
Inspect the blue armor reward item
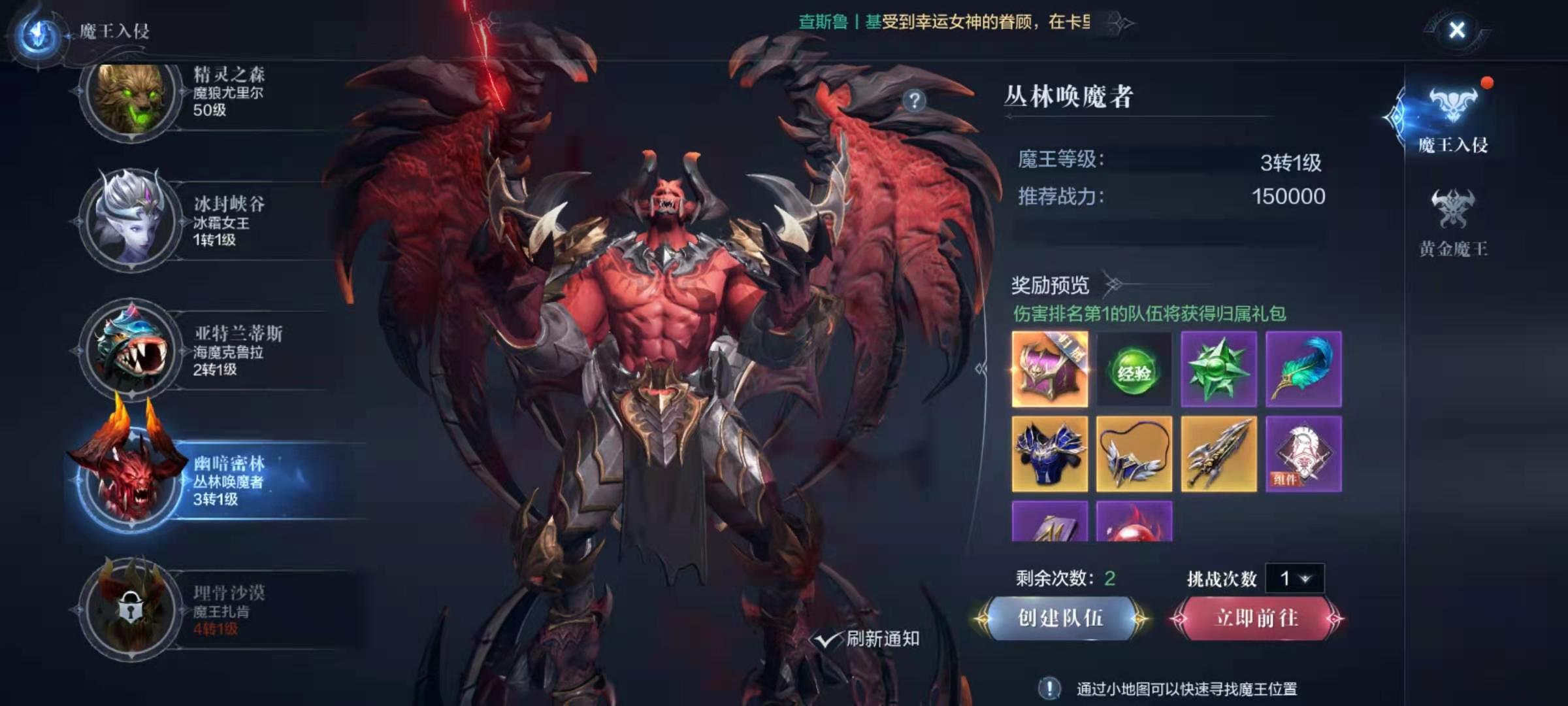tap(1051, 454)
